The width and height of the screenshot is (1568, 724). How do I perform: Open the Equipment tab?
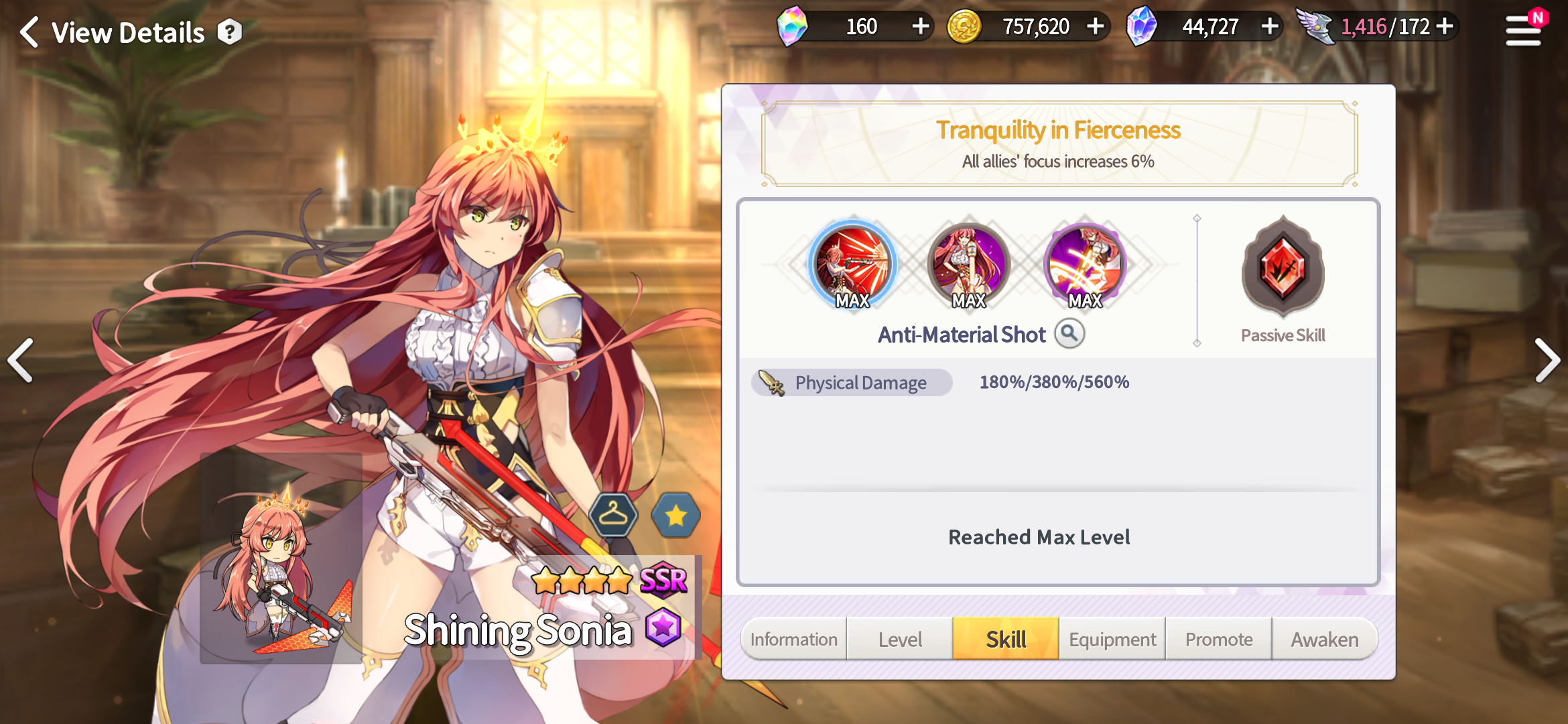[1112, 639]
